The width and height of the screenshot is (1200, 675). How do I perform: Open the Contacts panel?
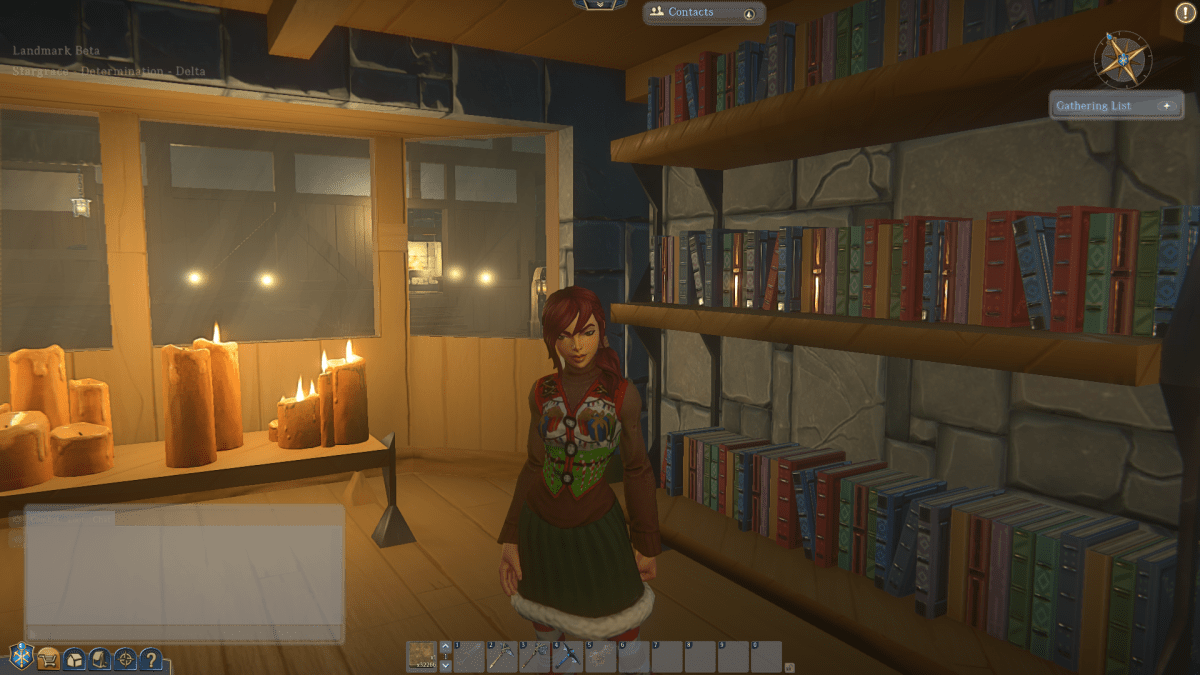click(691, 12)
